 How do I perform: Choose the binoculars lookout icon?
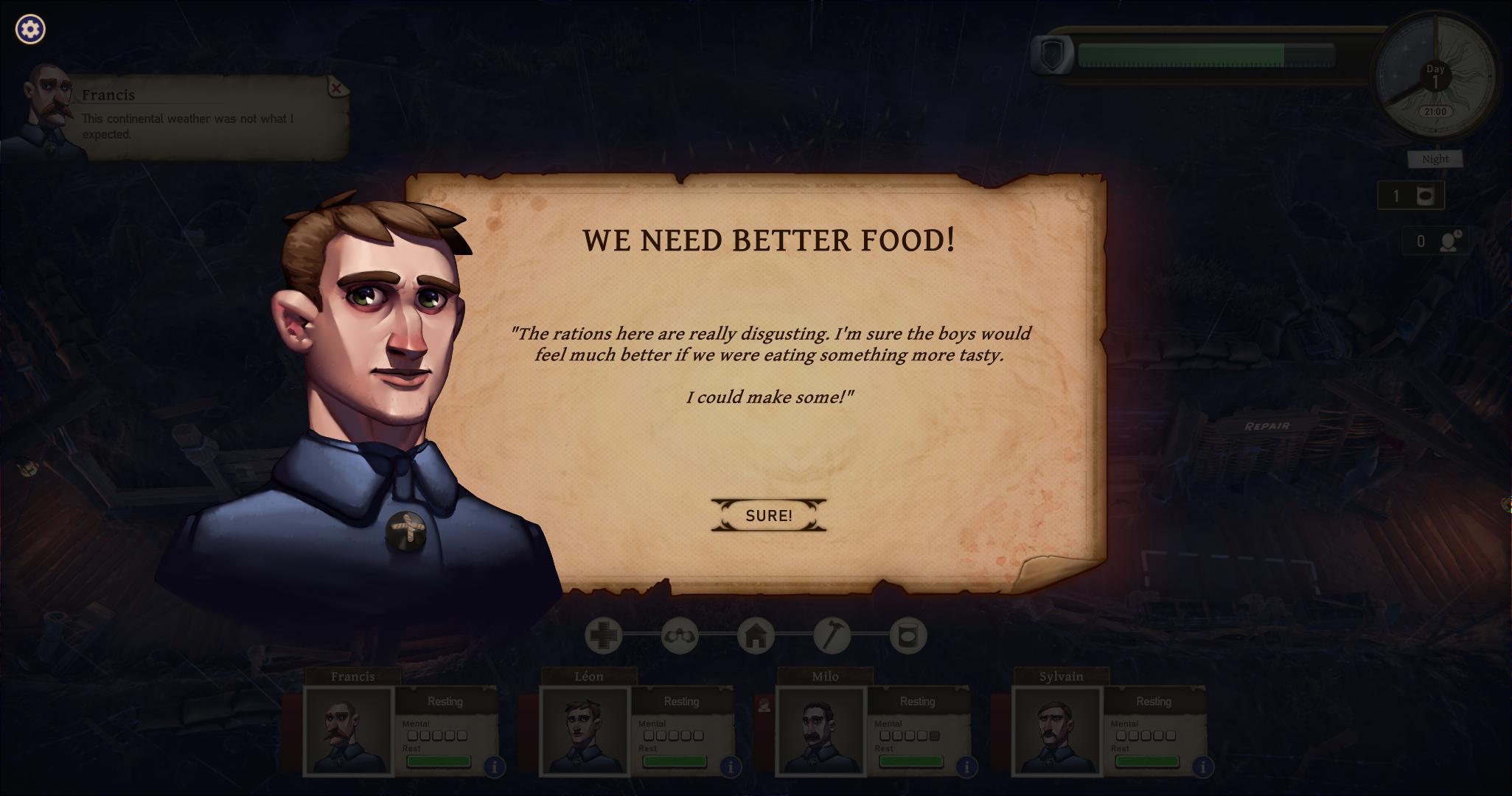[x=679, y=635]
